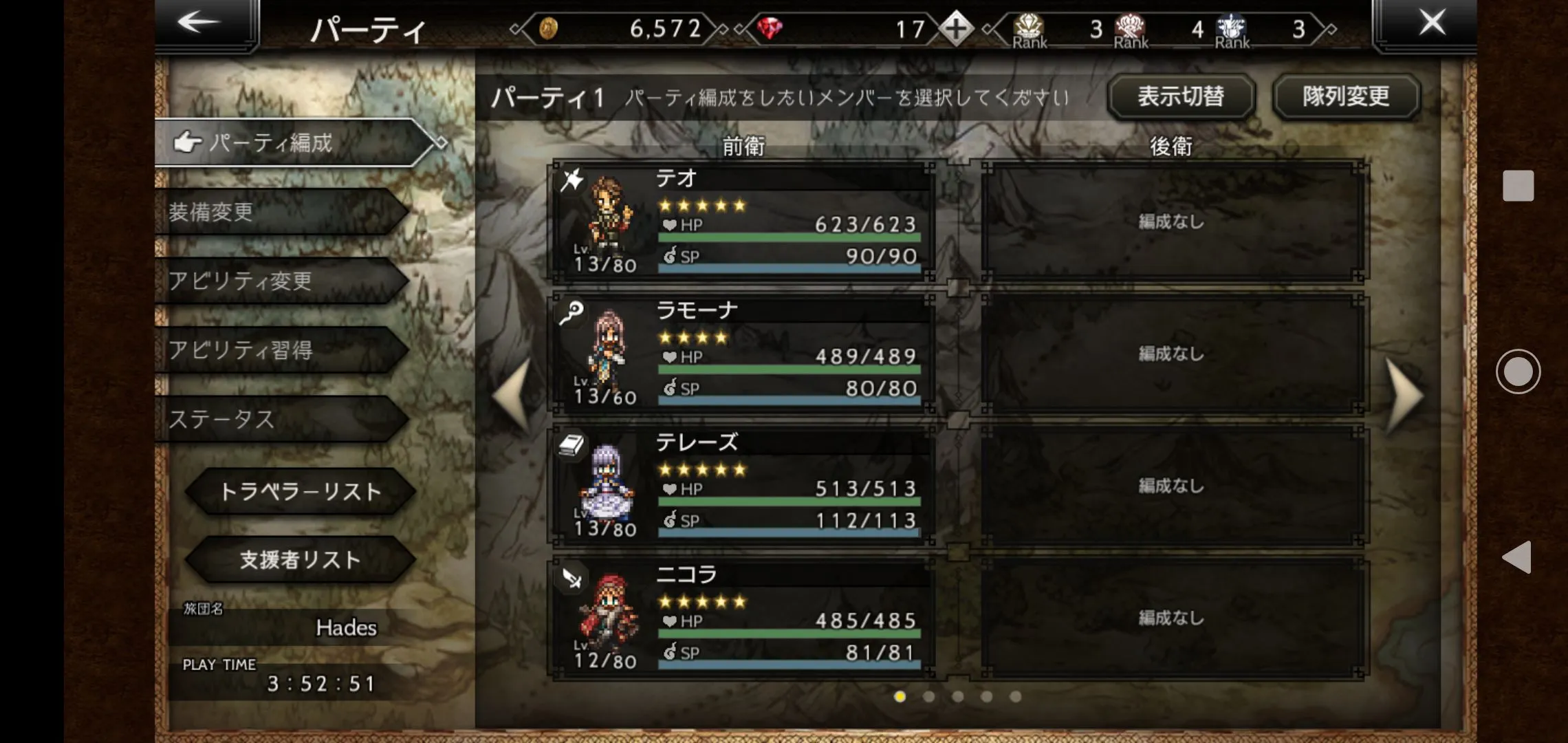Go back with the top-left arrow
The width and height of the screenshot is (1568, 743).
tap(199, 23)
